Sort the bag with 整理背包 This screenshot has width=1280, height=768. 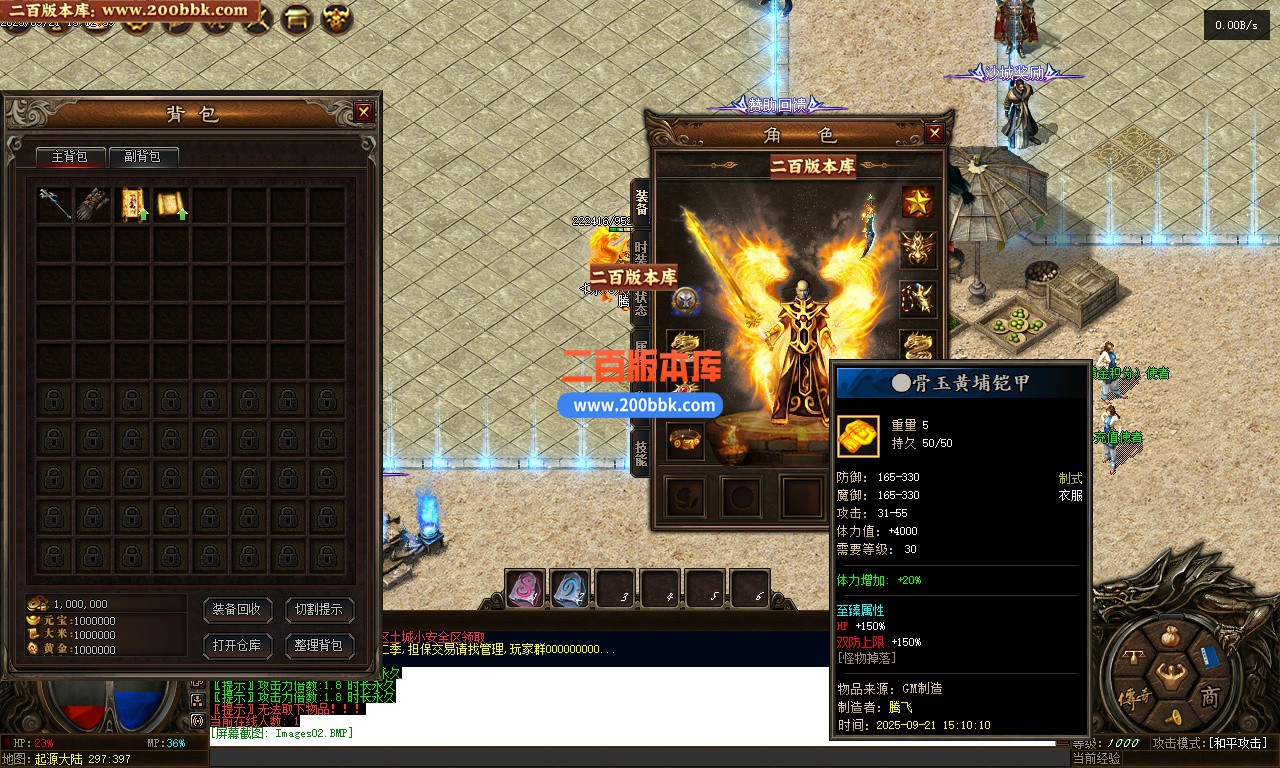(319, 646)
